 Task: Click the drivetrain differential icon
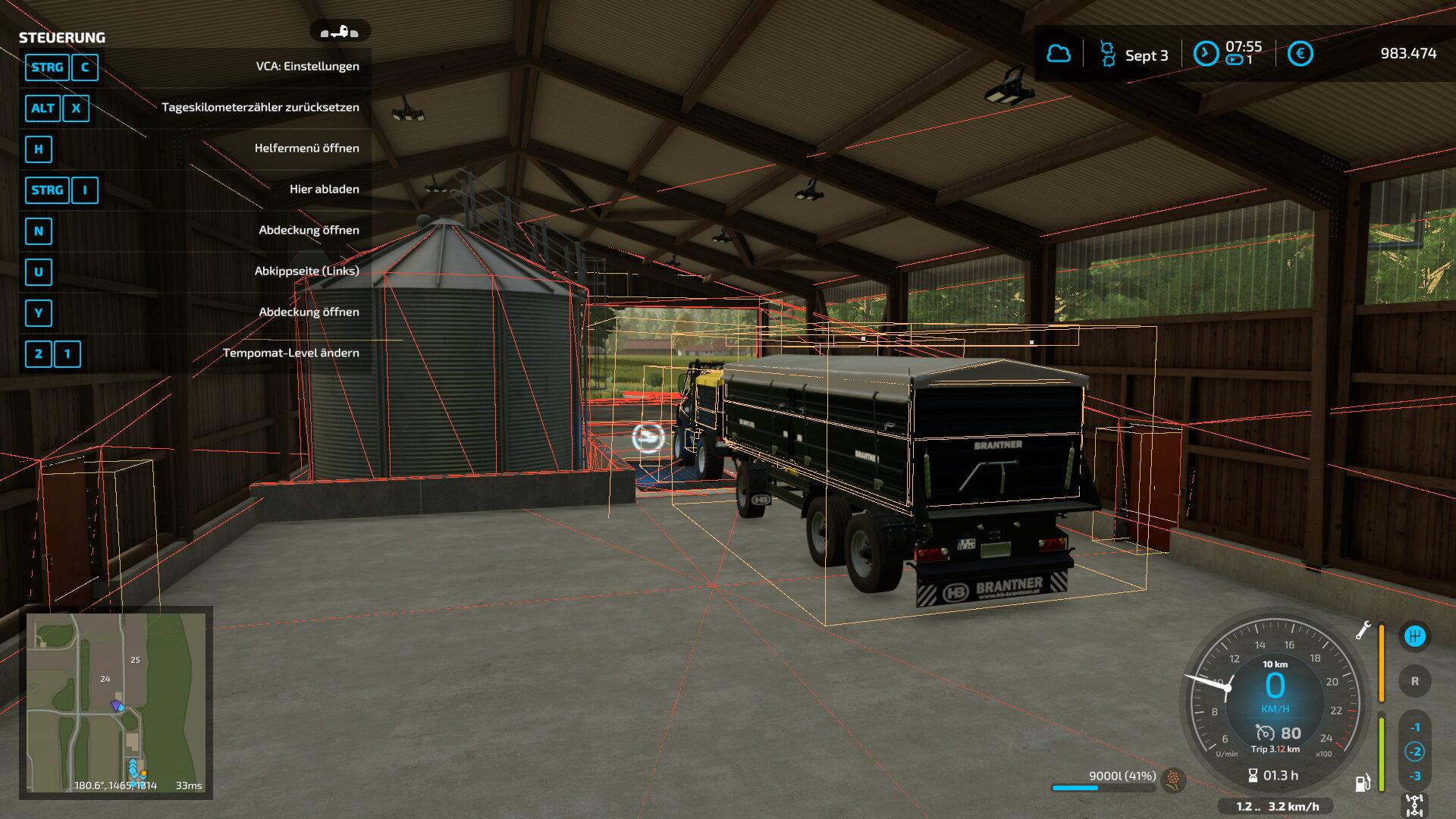coord(1414,805)
